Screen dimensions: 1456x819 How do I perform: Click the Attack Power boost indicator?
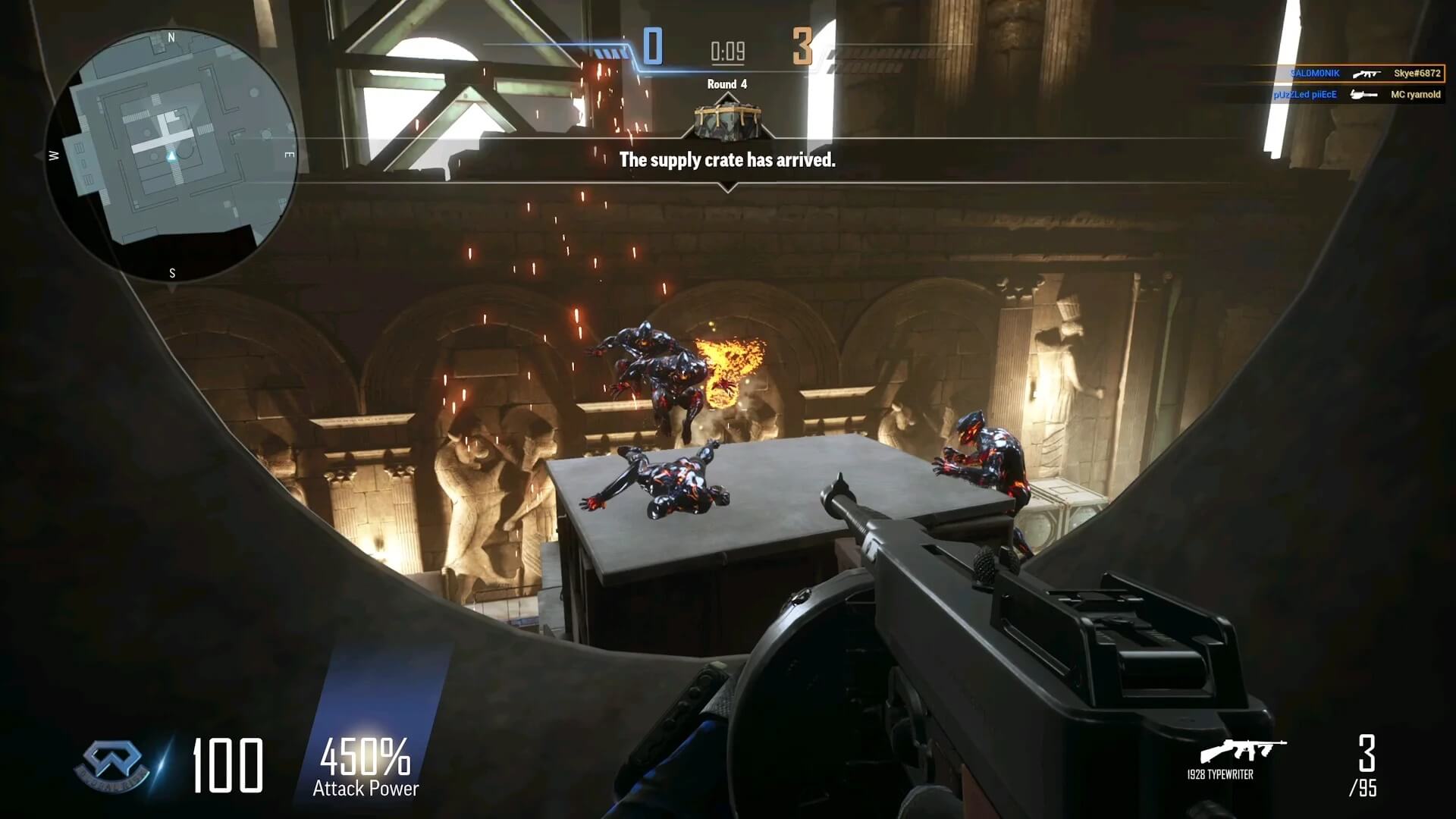(x=366, y=767)
